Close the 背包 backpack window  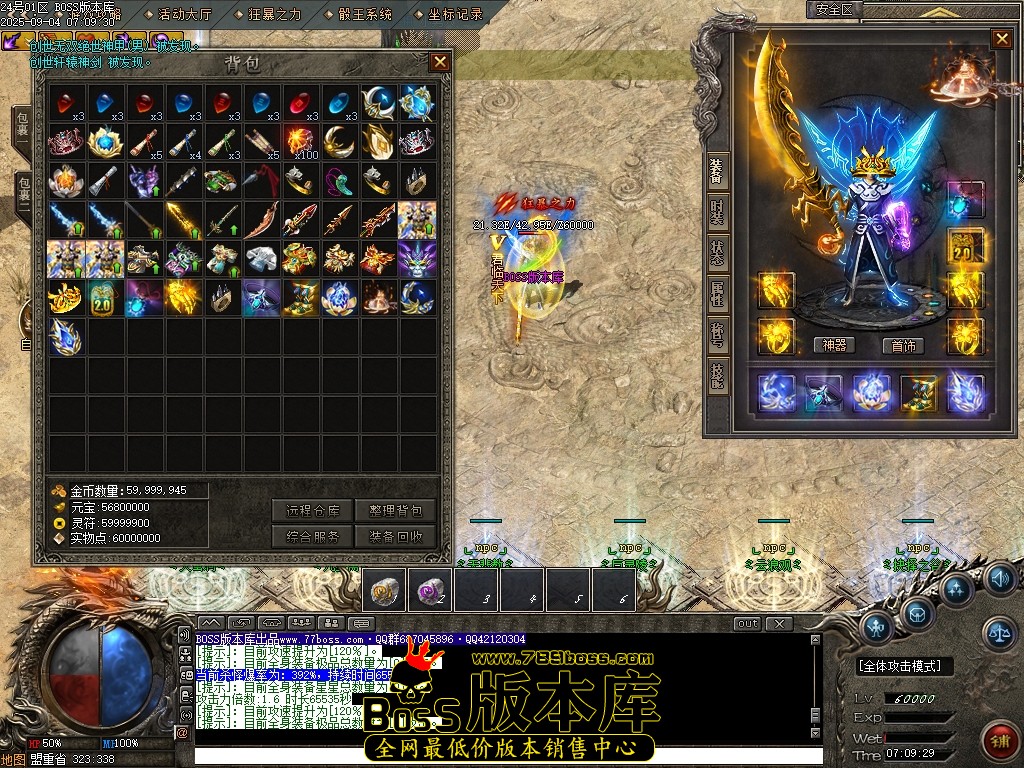(439, 62)
